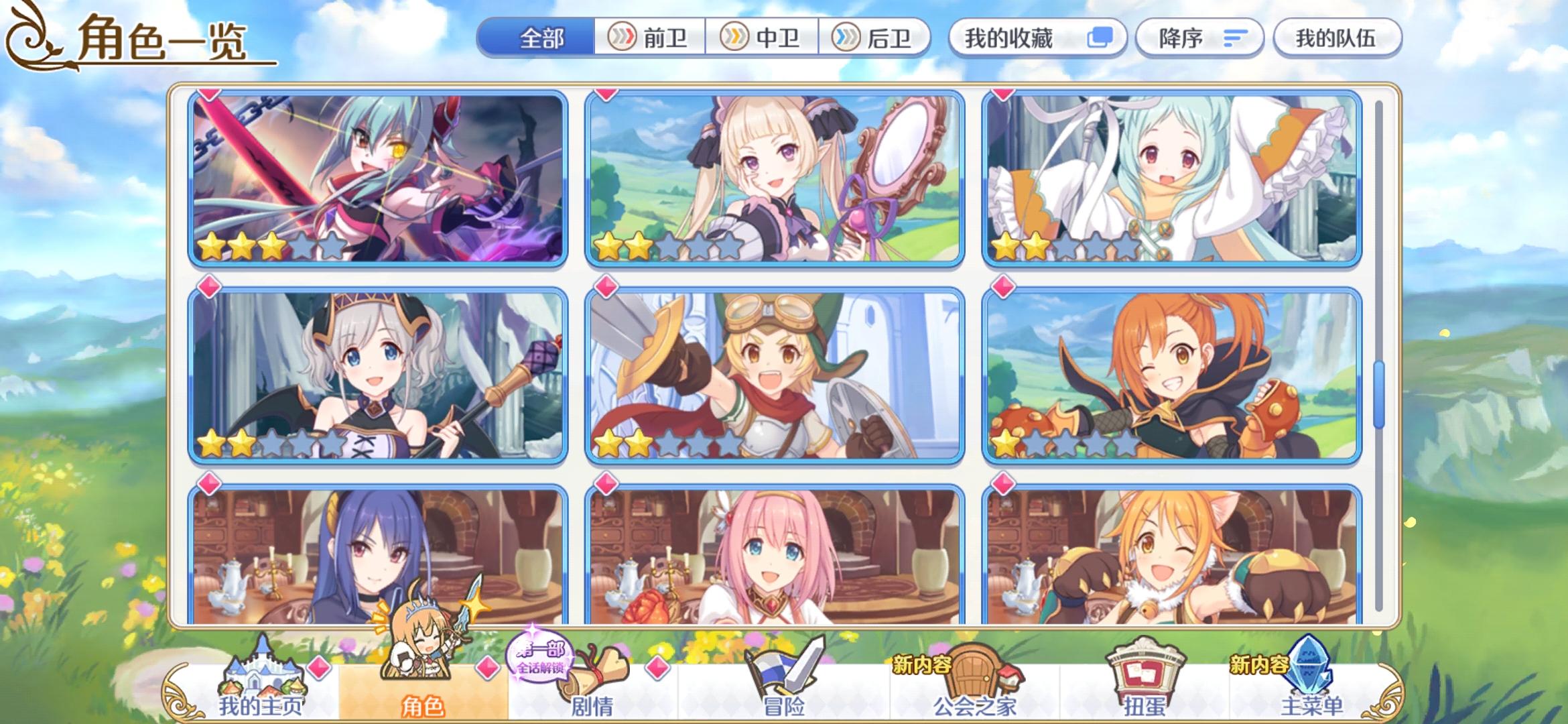The width and height of the screenshot is (1568, 724).
Task: Click the blue collection icon beside 我的收藏
Action: click(x=1099, y=38)
